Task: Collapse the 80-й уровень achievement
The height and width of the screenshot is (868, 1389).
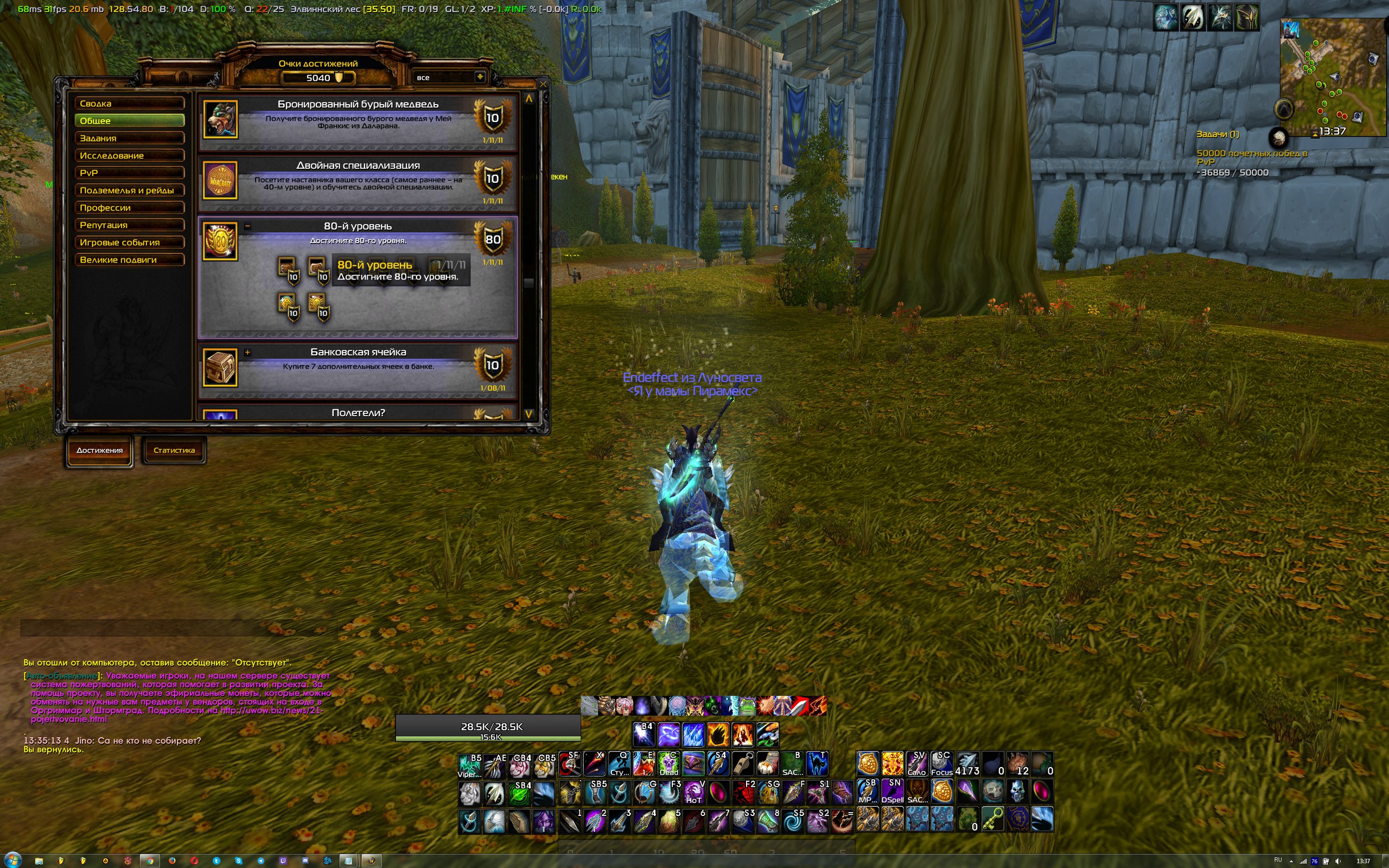Action: click(247, 226)
